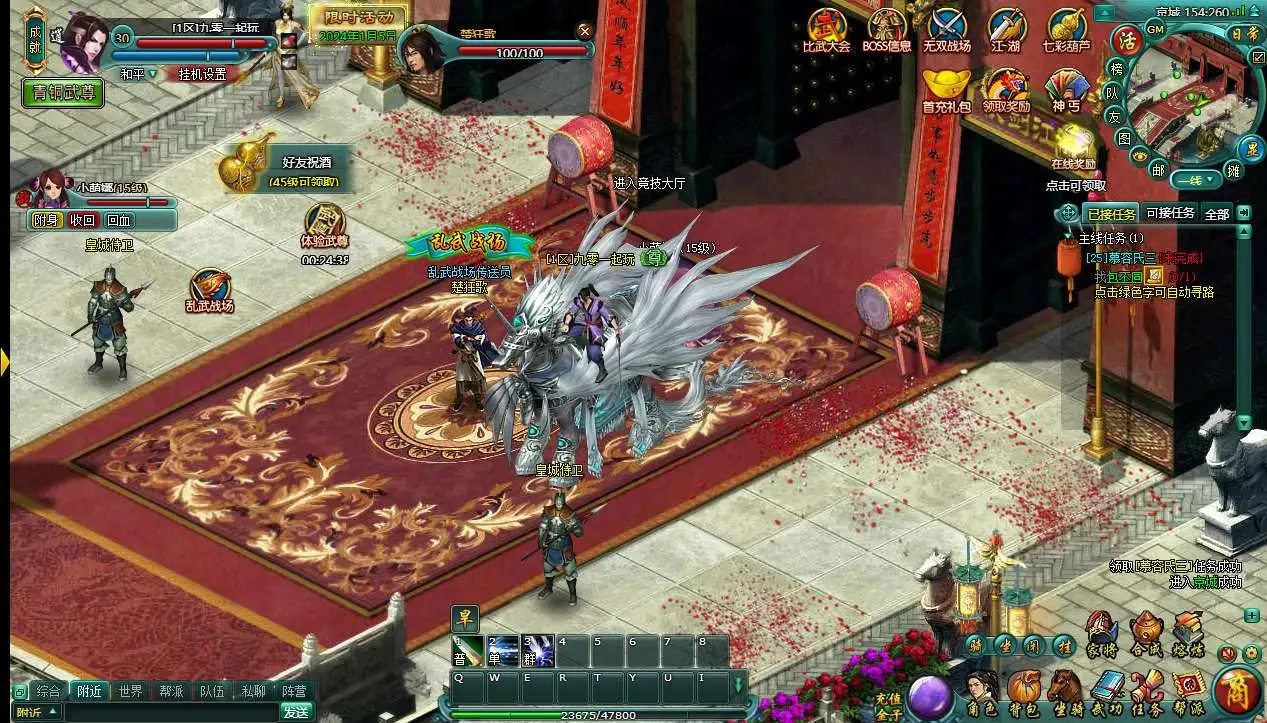Activate the 群 skill in hotbar slot 3
This screenshot has width=1267, height=723.
(539, 651)
